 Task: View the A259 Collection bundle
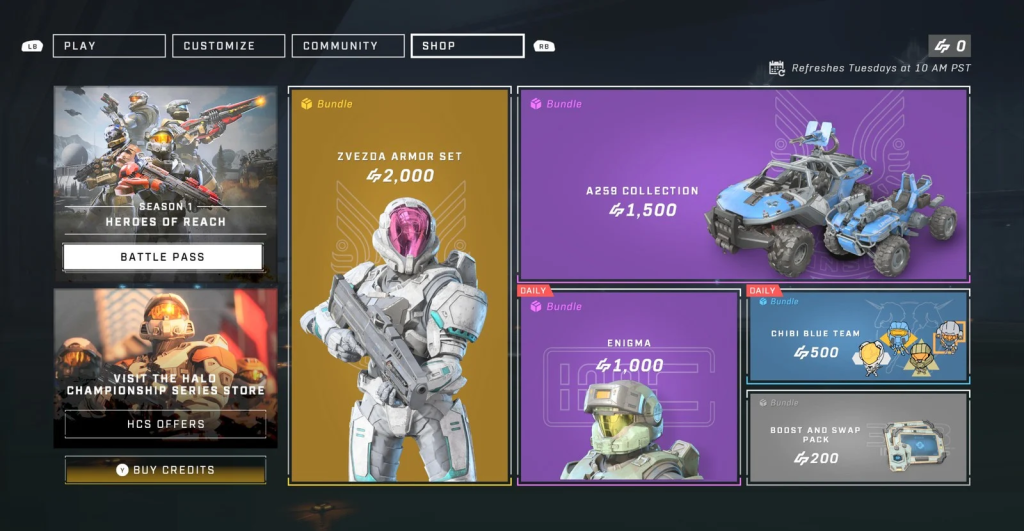coord(743,185)
